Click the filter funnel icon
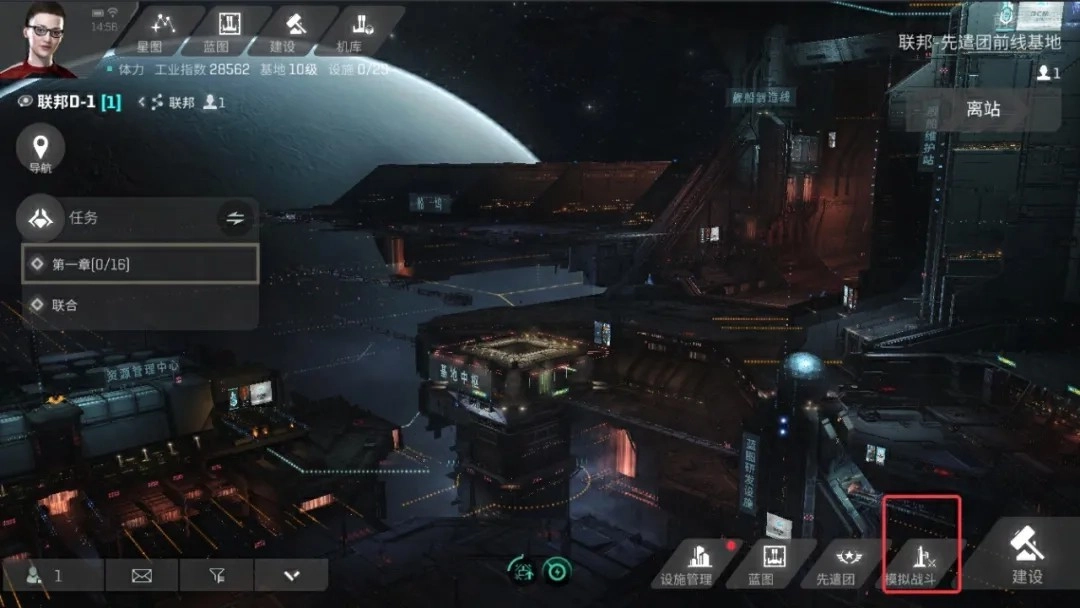Viewport: 1080px width, 608px height. click(217, 575)
